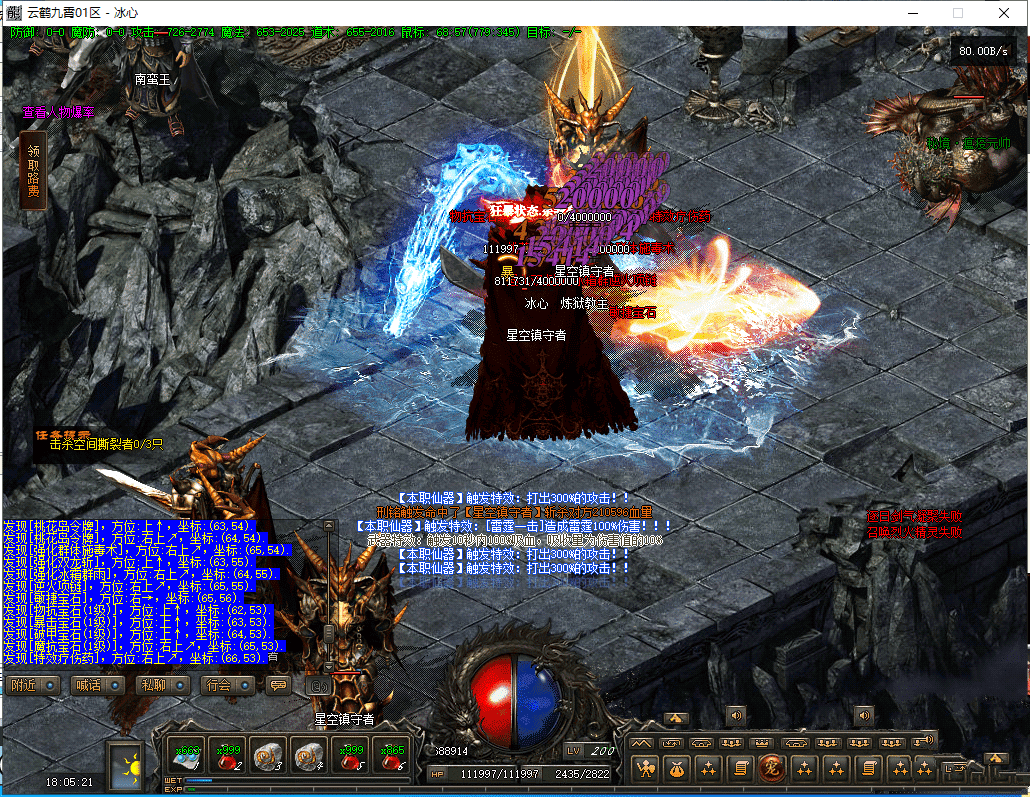Close the game window

(x=1004, y=13)
